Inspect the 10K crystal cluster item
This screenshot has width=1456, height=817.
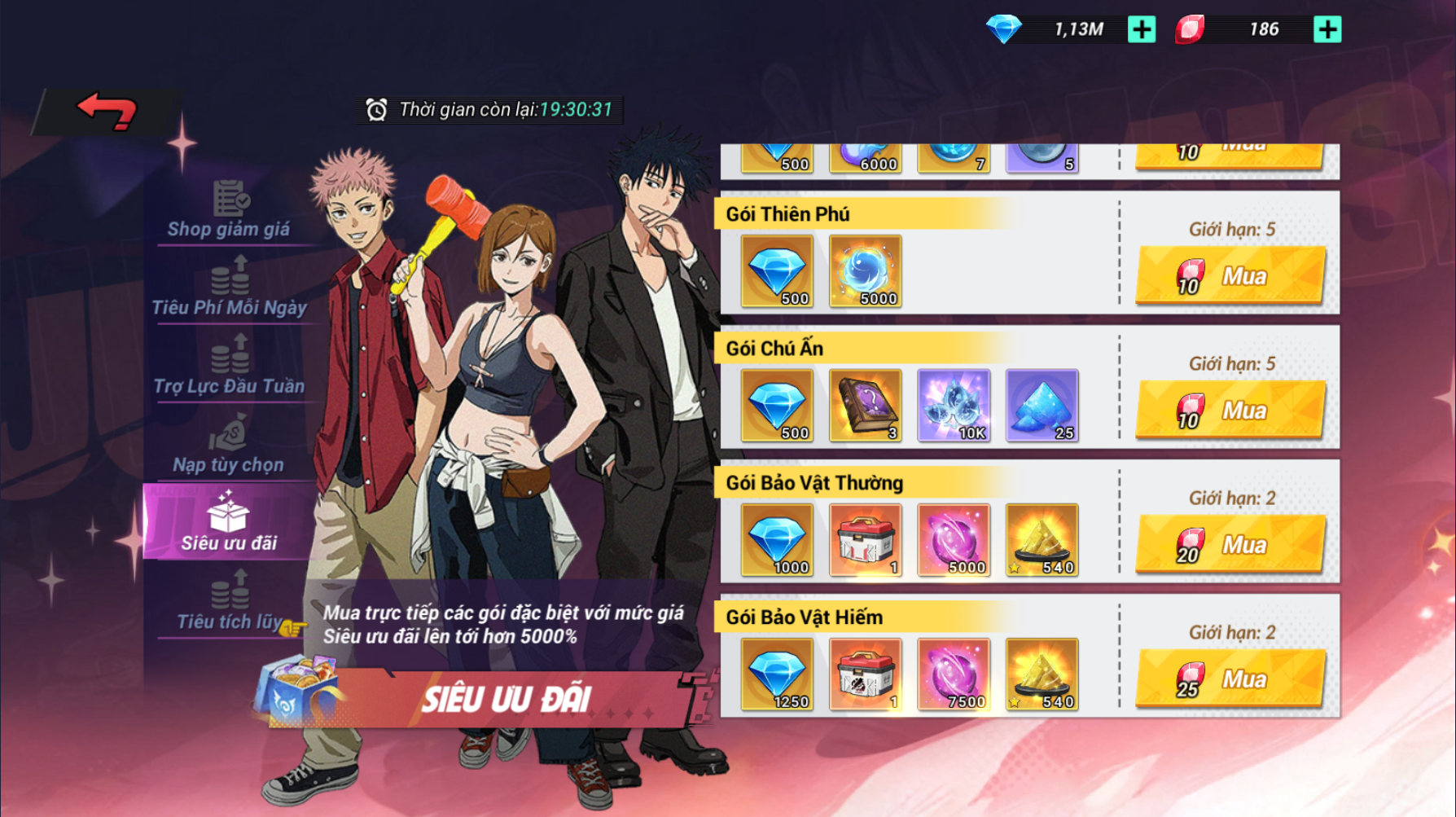click(954, 405)
